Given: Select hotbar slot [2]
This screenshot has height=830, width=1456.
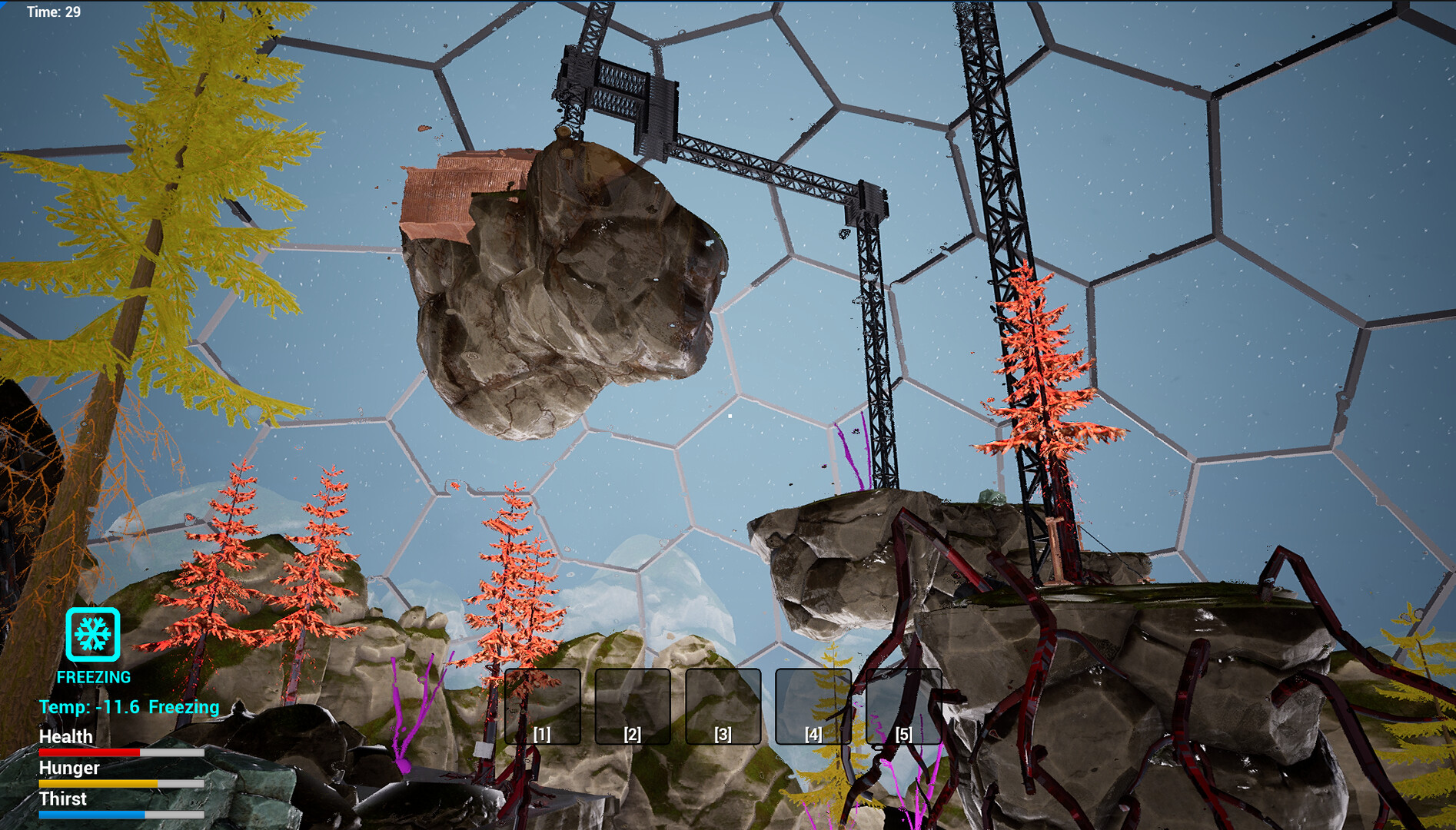Looking at the screenshot, I should (x=632, y=708).
